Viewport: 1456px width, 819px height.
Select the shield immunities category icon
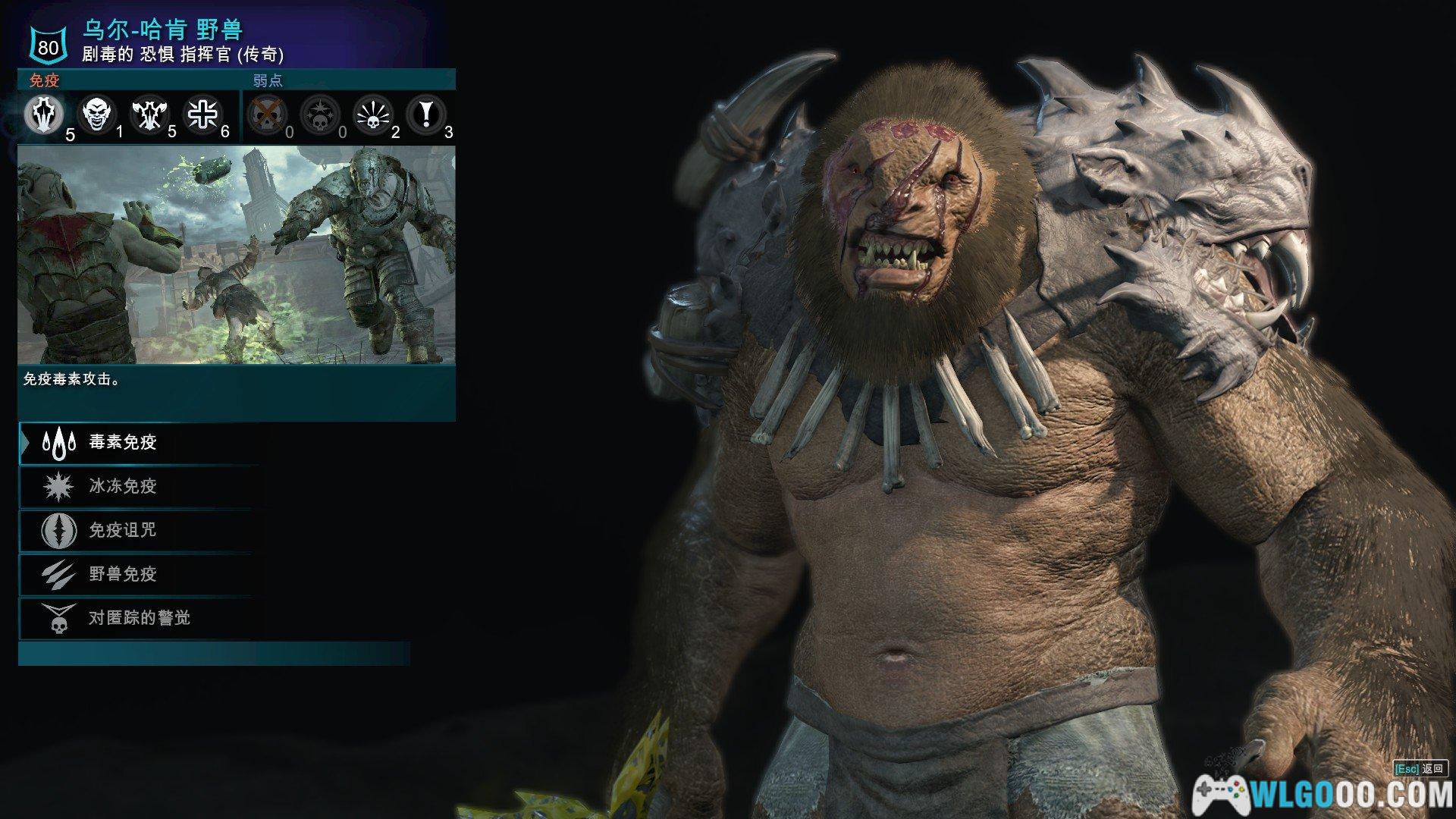tap(44, 115)
